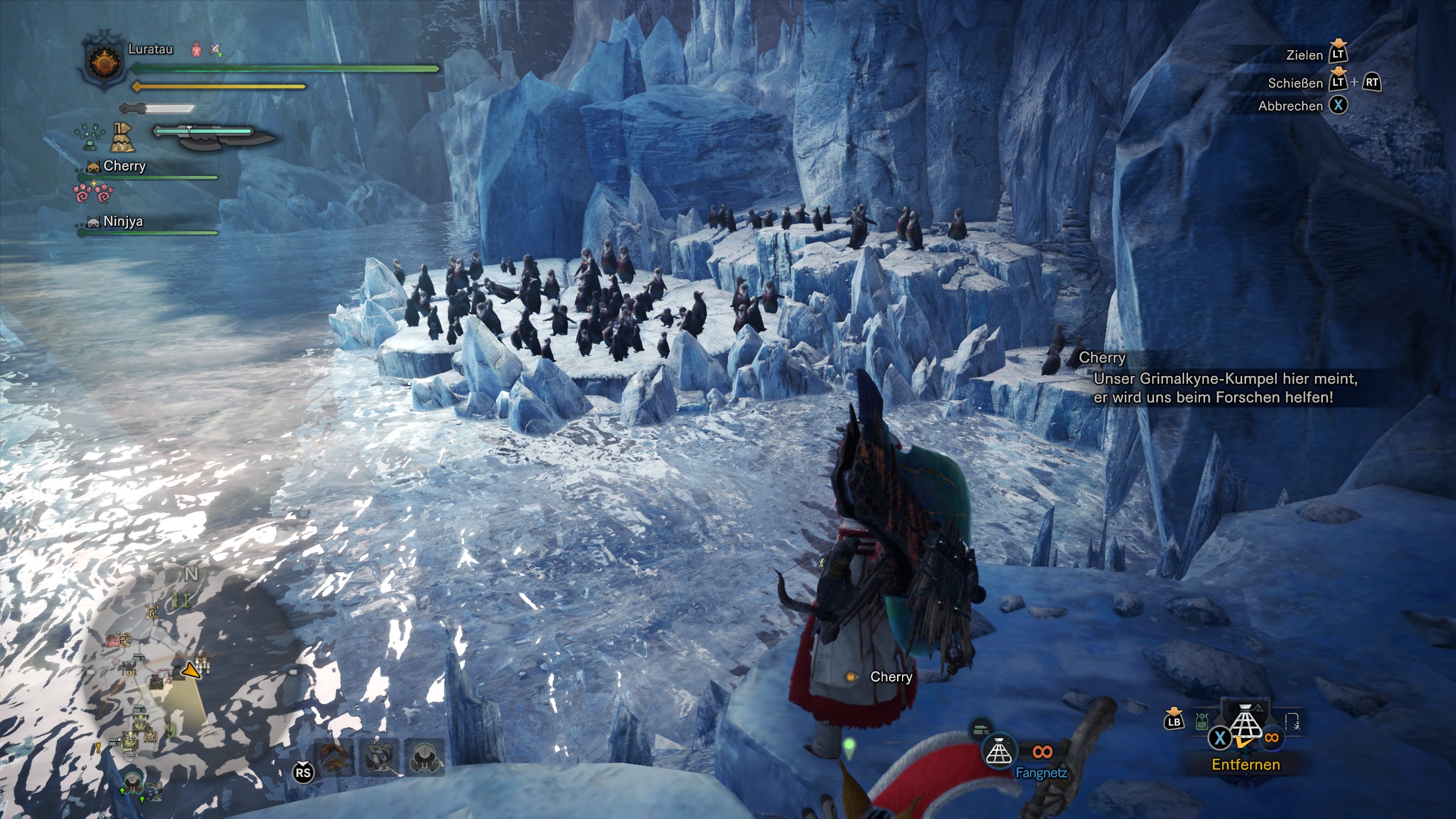Click the first monster icon in the tracker row
The image size is (1456, 819).
[x=335, y=758]
